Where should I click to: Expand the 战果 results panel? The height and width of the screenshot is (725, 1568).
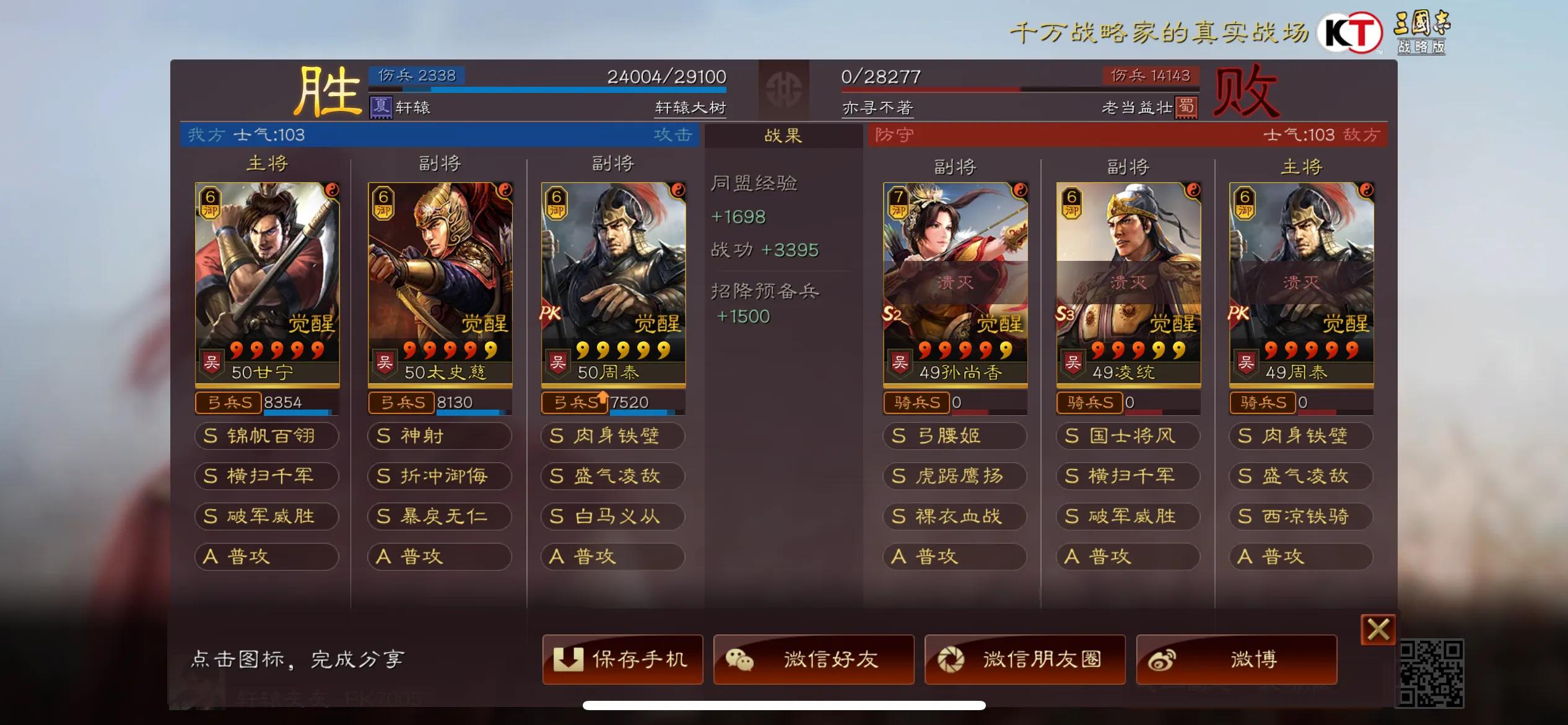[x=782, y=136]
